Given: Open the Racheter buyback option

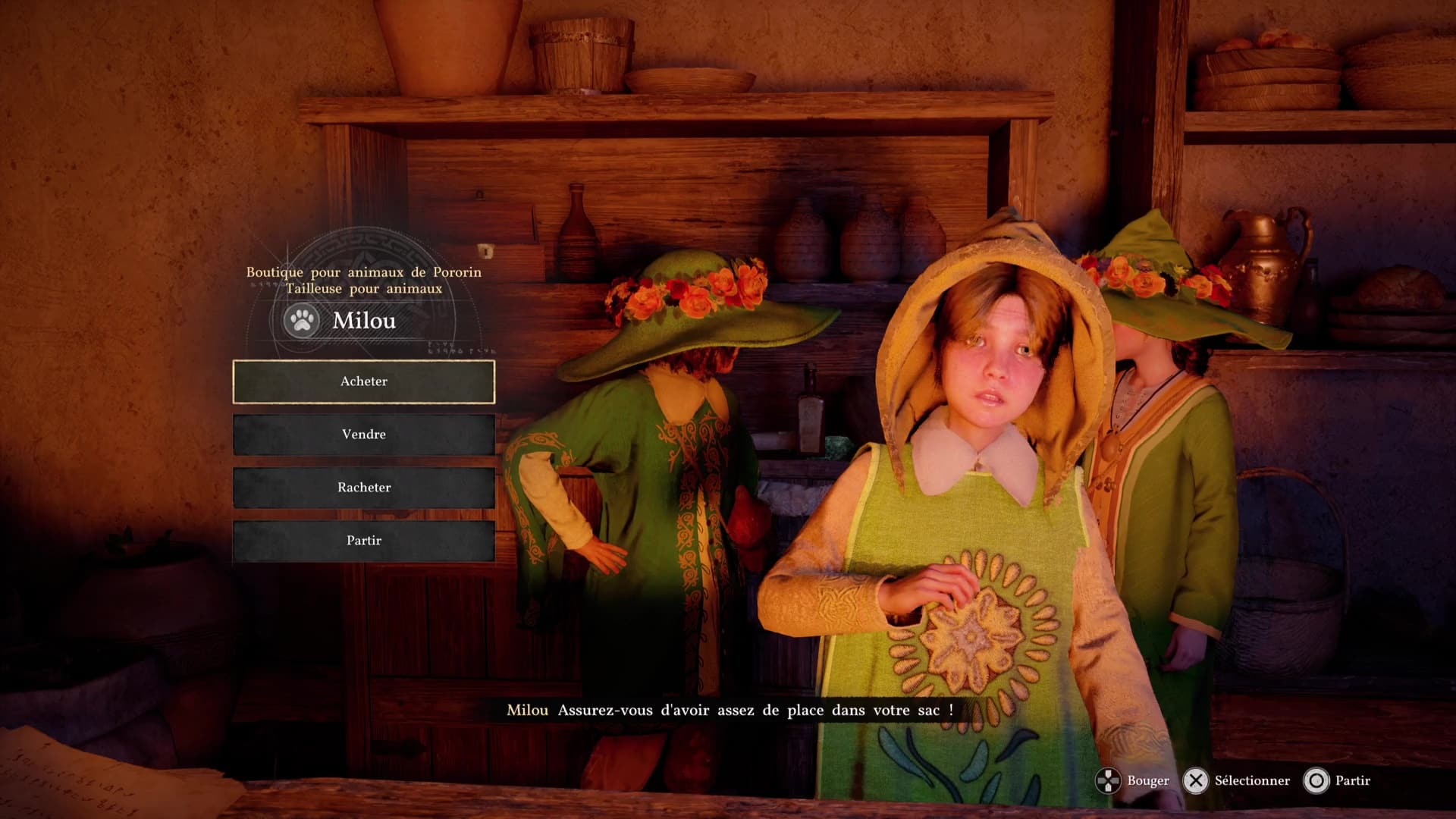Looking at the screenshot, I should coord(364,488).
